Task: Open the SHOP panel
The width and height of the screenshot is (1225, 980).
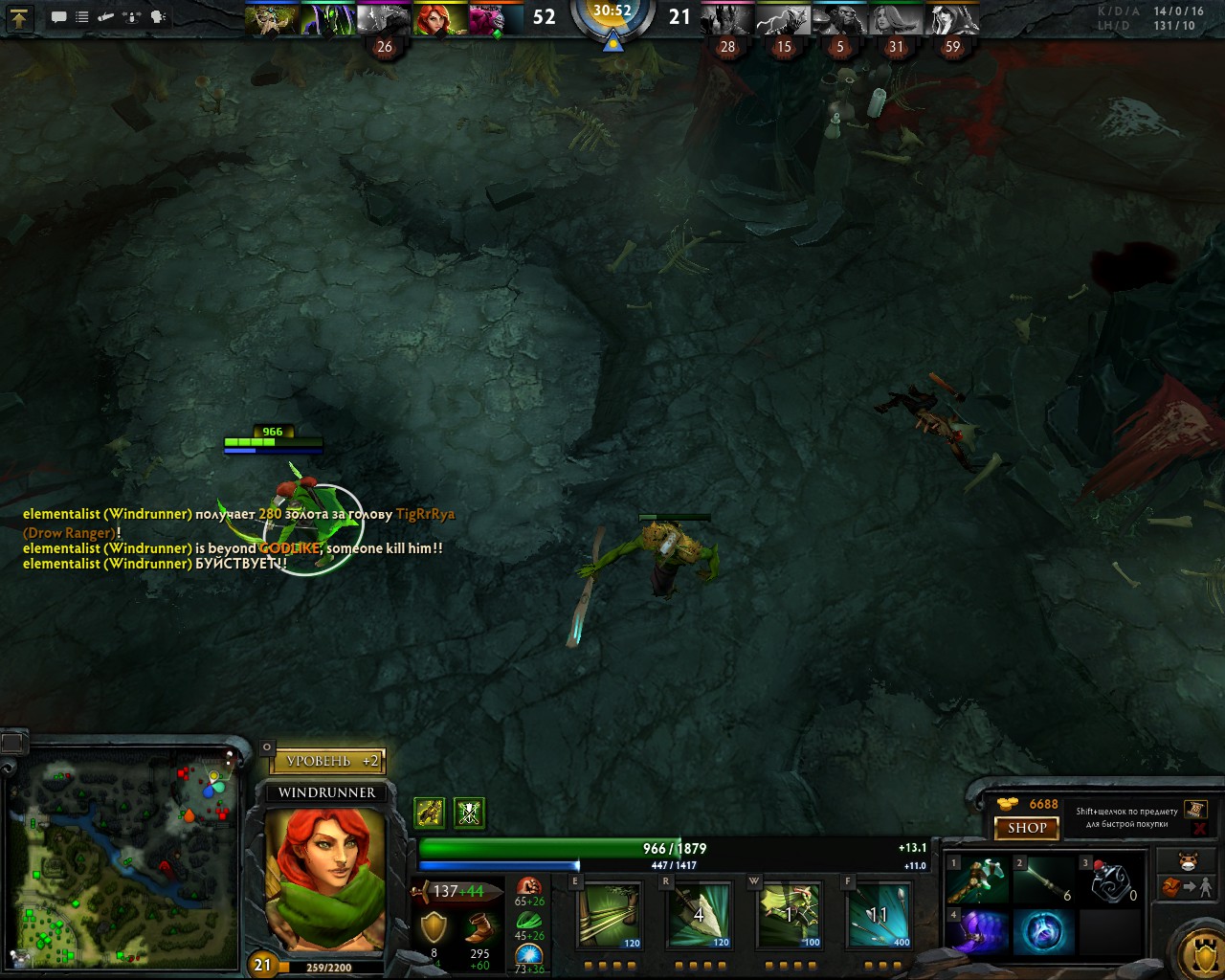Action: click(x=1027, y=828)
